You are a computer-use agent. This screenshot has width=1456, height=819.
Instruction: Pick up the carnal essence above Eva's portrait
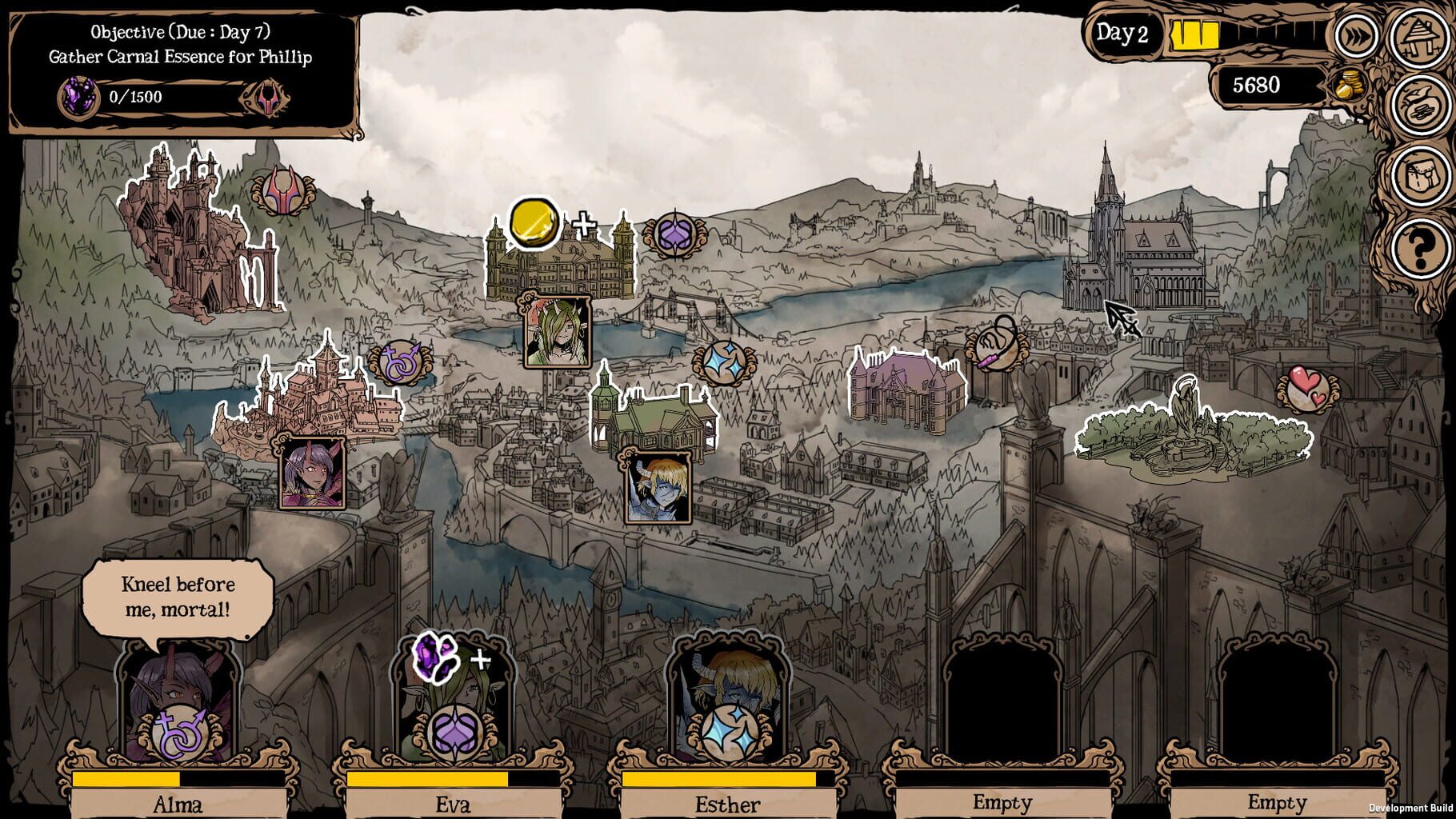tap(436, 657)
